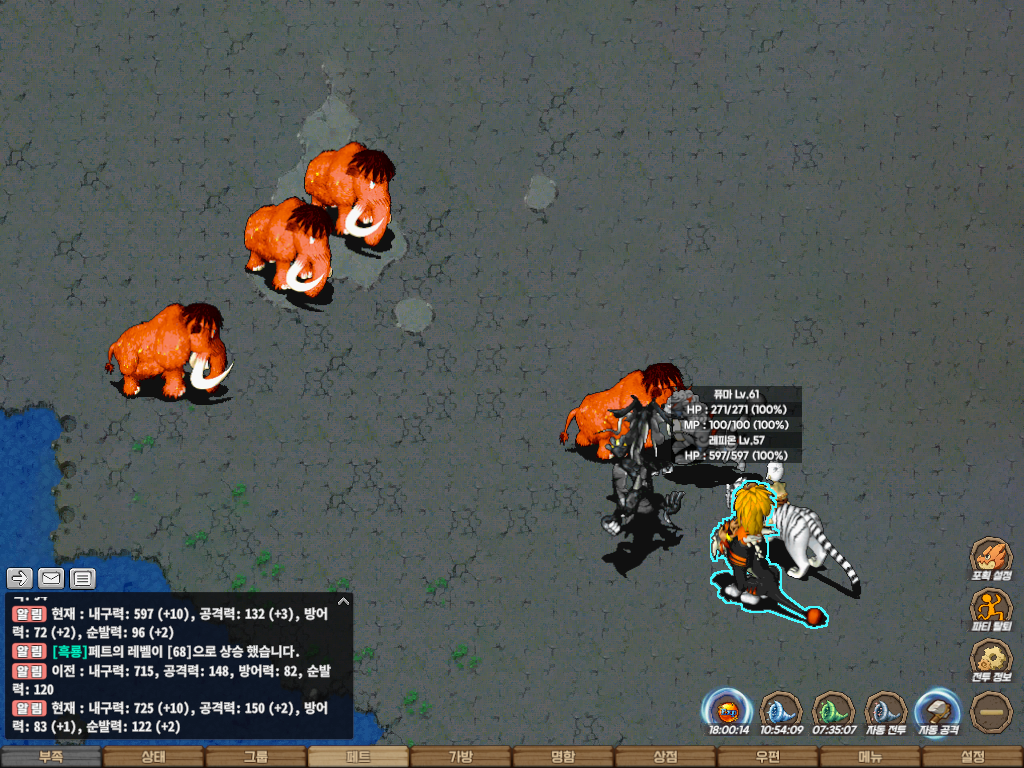Image resolution: width=1024 pixels, height=768 pixels.
Task: Open the 가방 (bag) inventory
Action: (460, 757)
